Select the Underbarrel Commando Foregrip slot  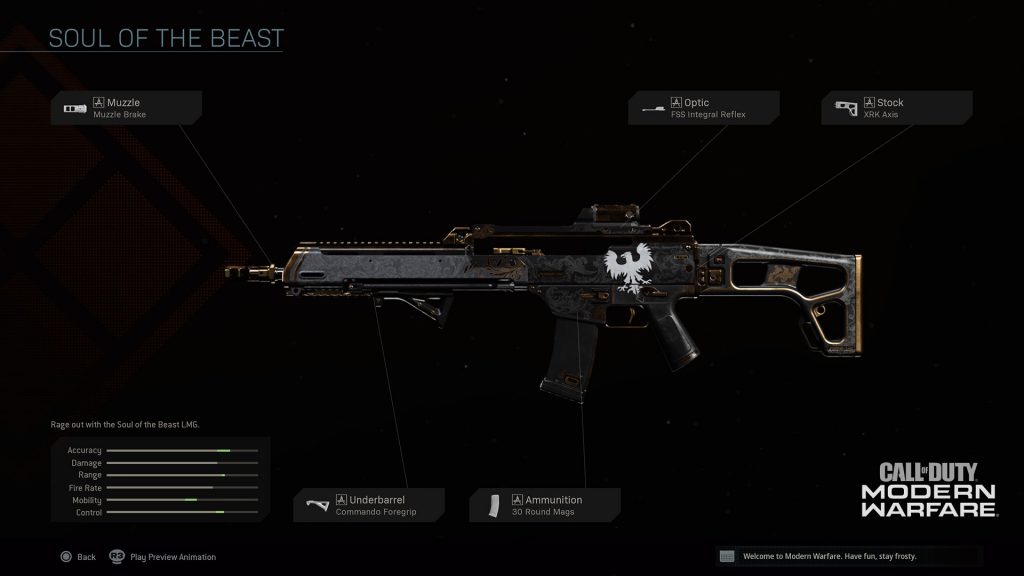pyautogui.click(x=370, y=505)
